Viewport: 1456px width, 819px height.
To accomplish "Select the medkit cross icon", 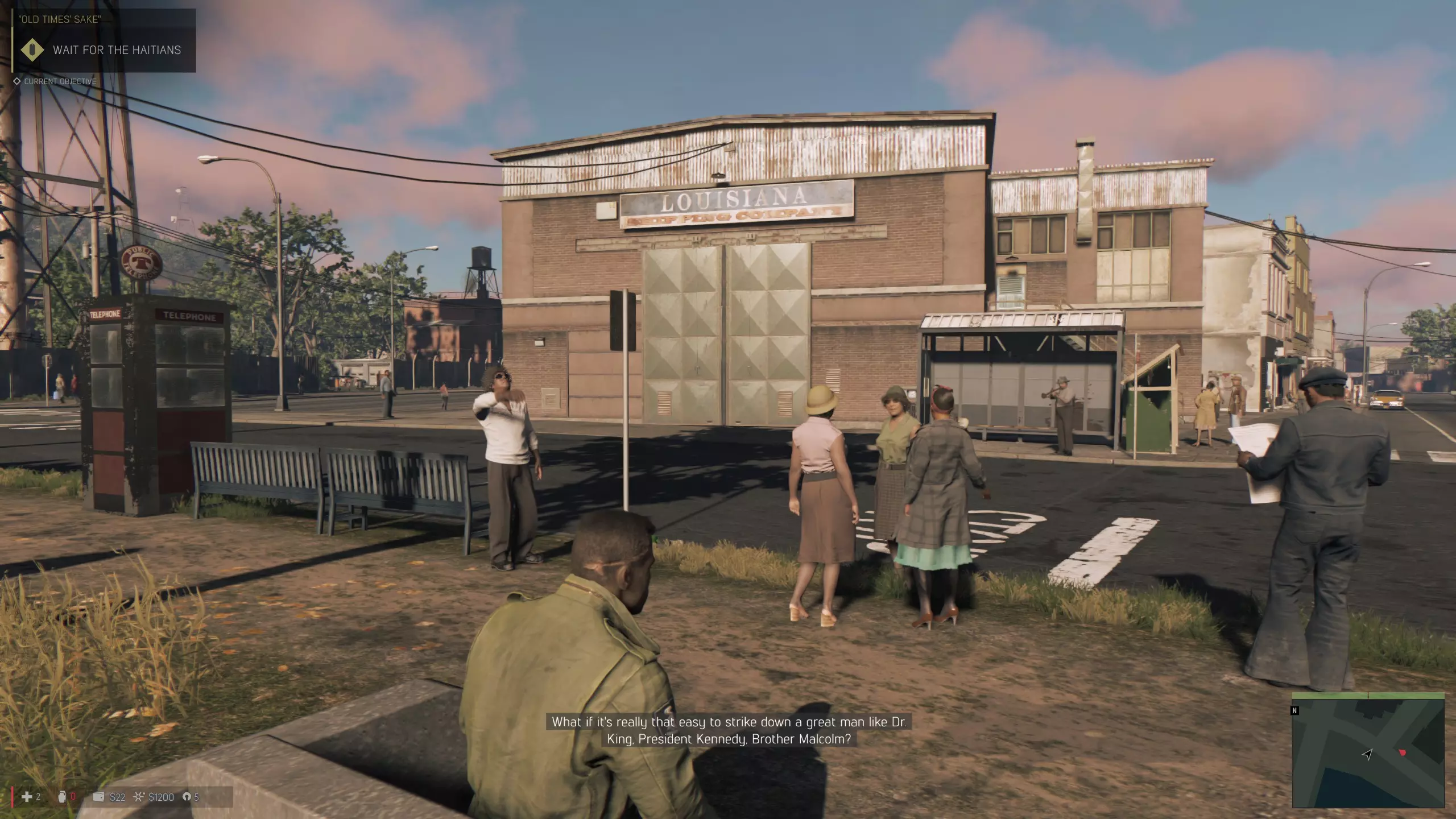I will click(26, 797).
